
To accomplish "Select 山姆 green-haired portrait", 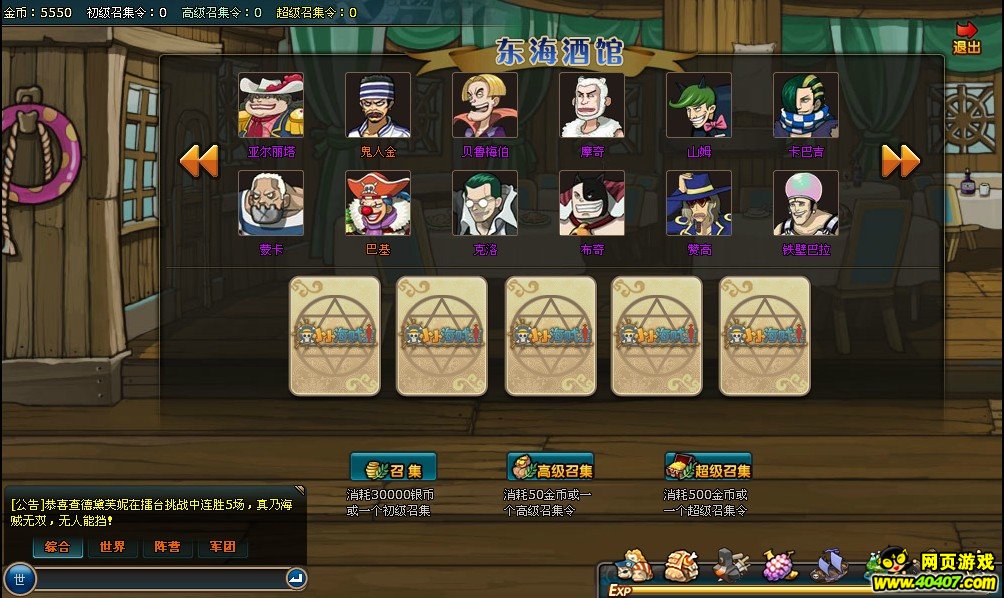I will point(699,105).
